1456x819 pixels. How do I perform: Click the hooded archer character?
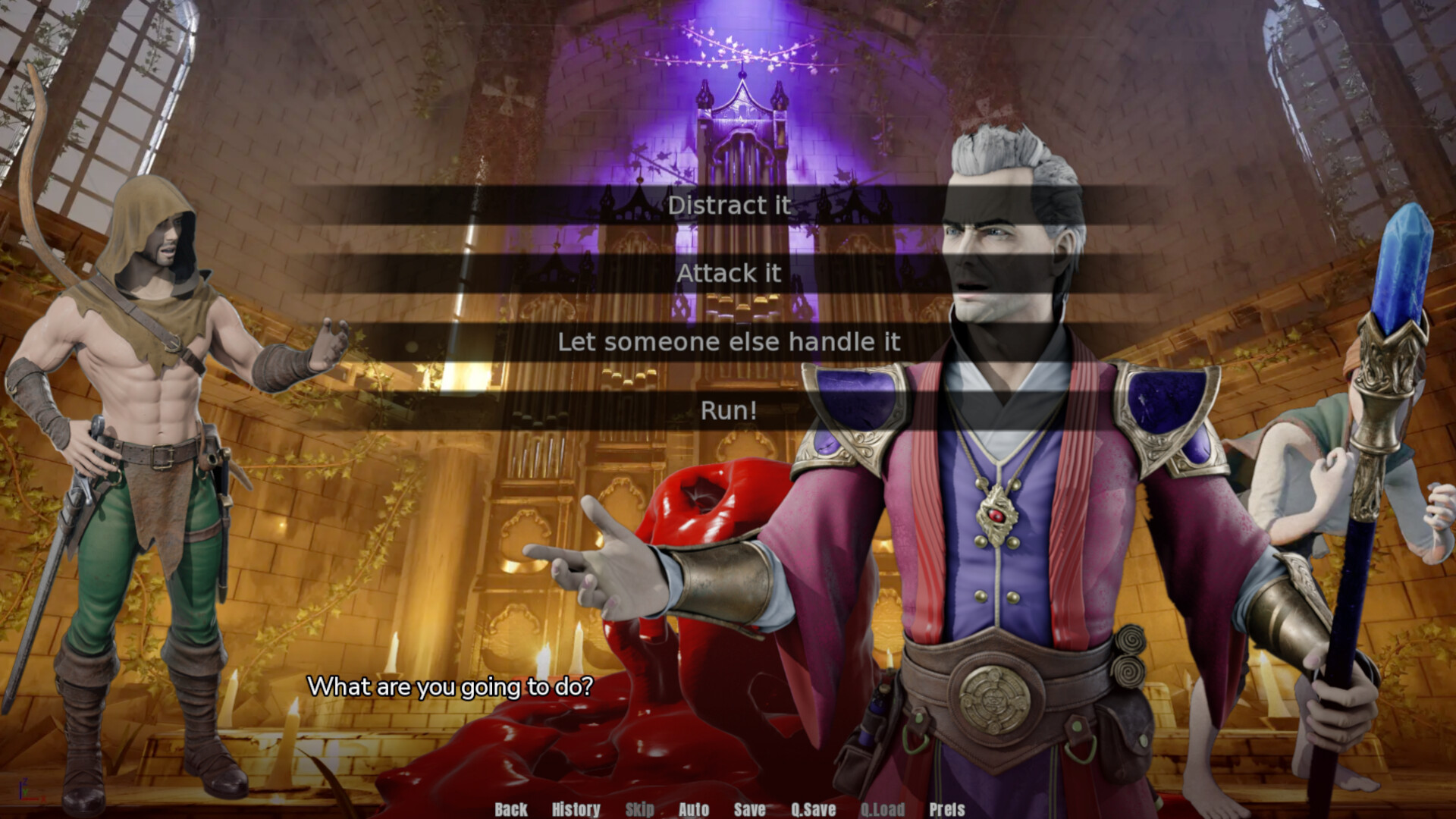152,379
